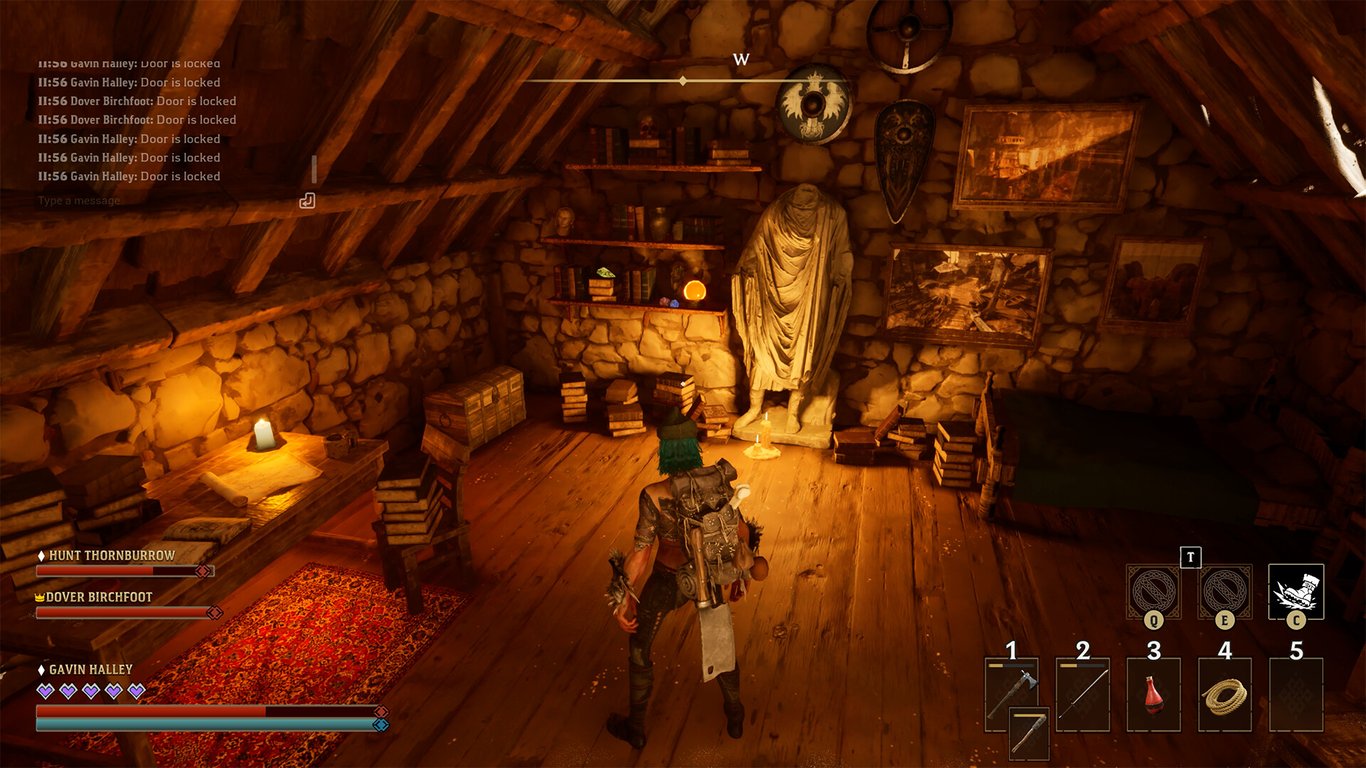
Task: Select the rope coil in hotbar slot 4
Action: 1224,695
